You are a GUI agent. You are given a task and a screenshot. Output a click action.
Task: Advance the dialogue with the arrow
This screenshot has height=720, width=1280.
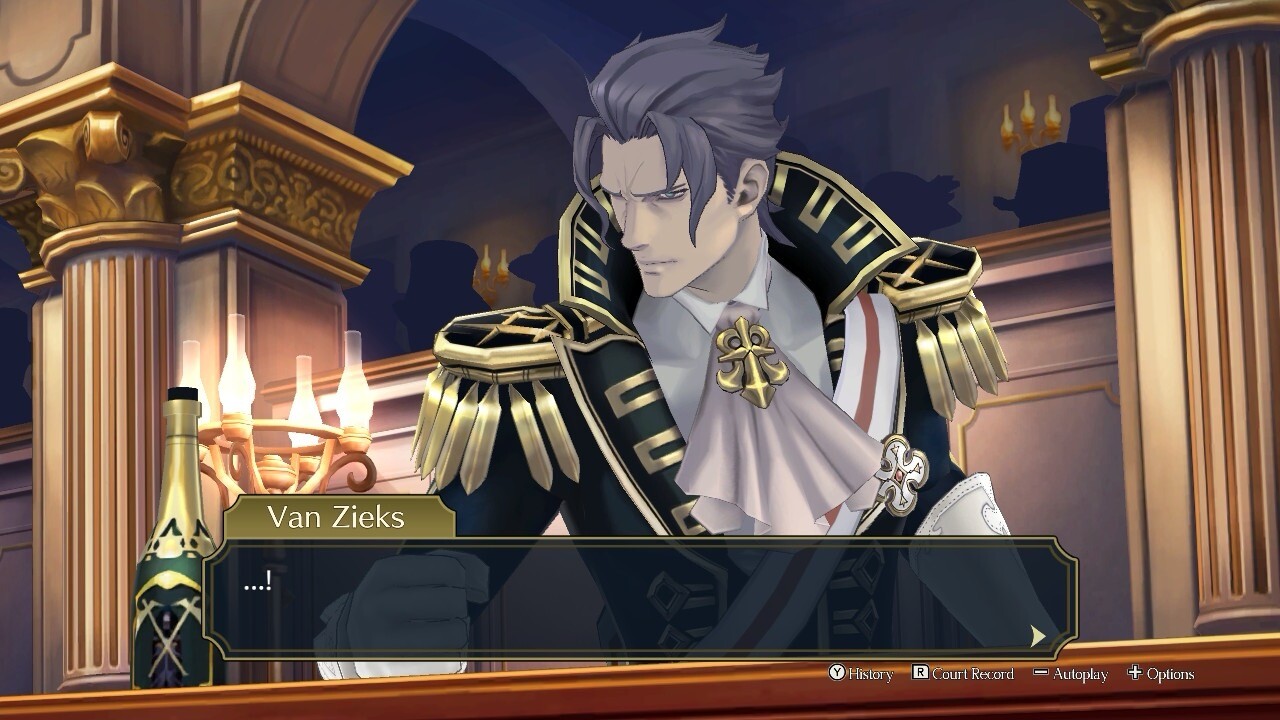pos(1038,635)
